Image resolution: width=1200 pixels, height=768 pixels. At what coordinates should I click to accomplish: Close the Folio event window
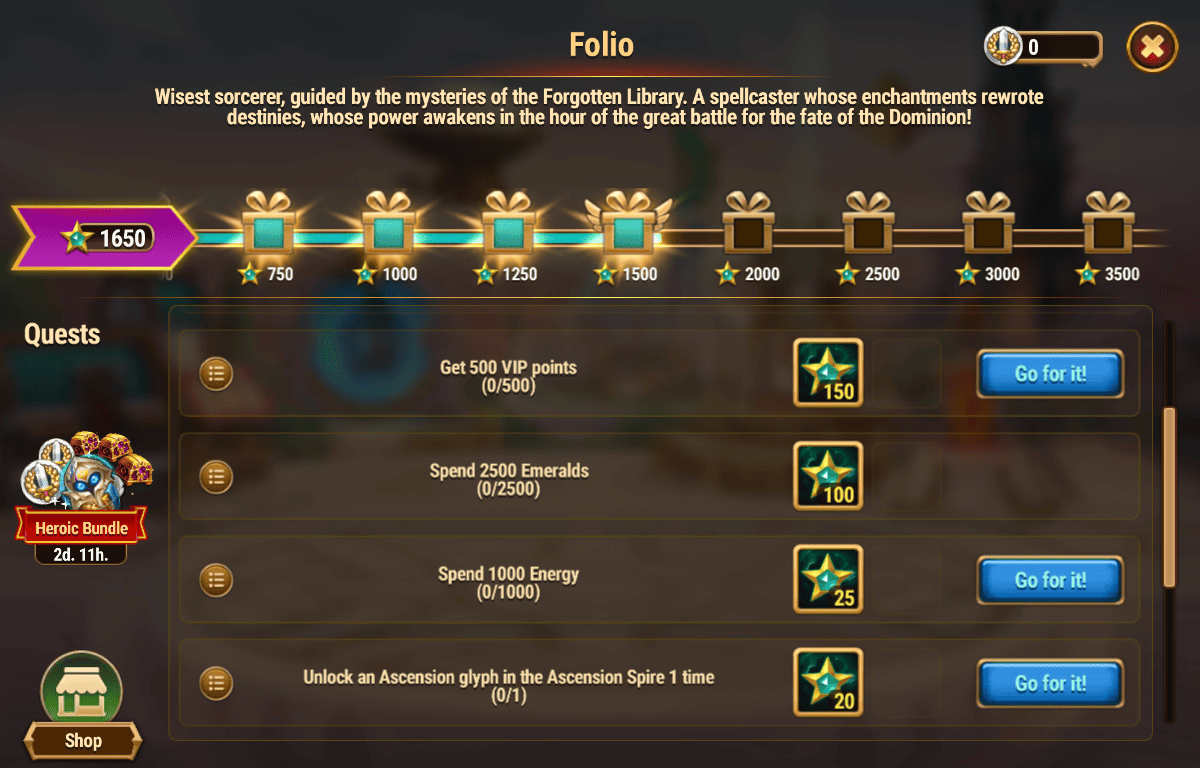tap(1152, 46)
